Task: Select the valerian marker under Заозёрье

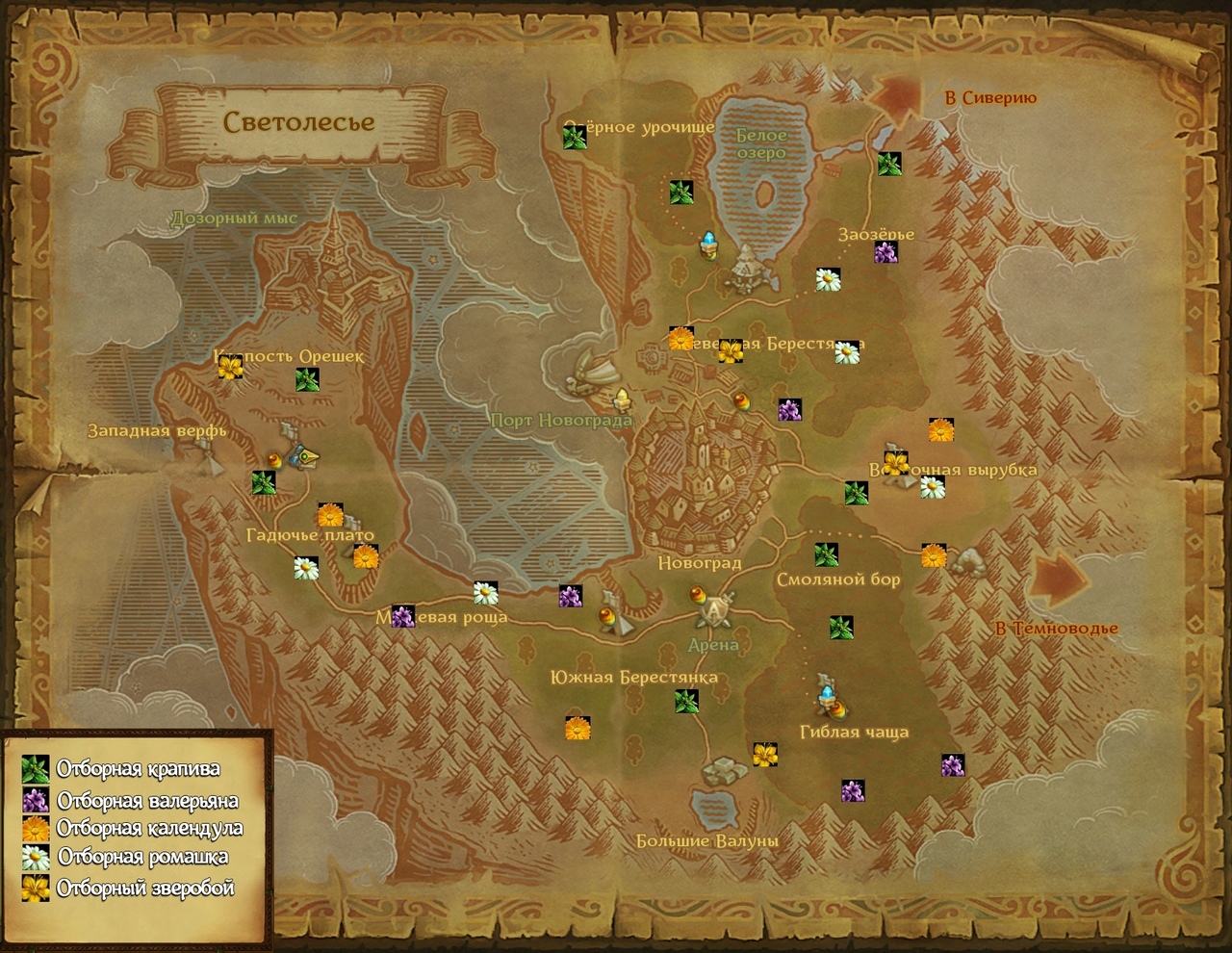Action: pyautogui.click(x=885, y=253)
